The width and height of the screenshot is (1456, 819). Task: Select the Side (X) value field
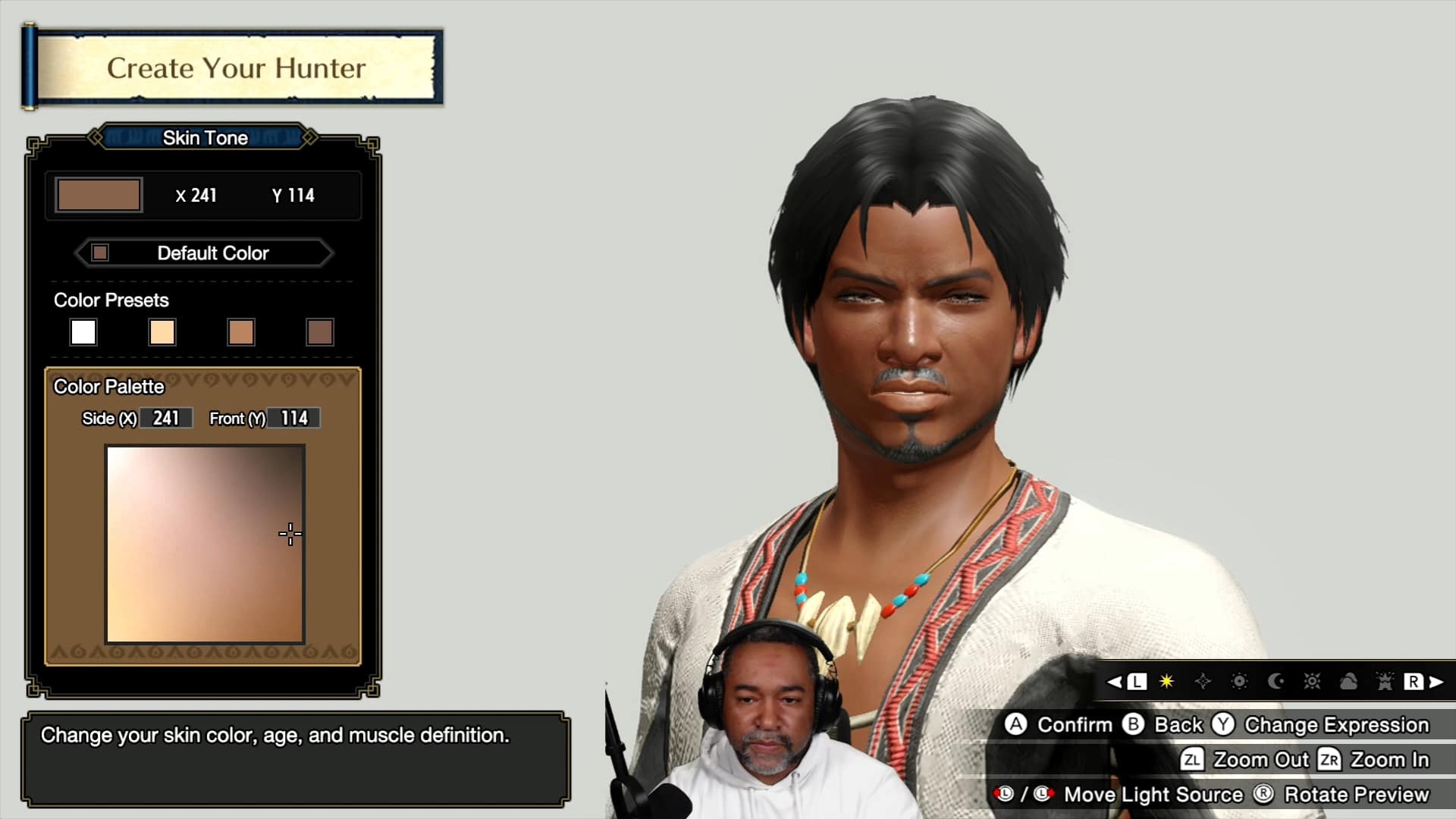pos(166,419)
